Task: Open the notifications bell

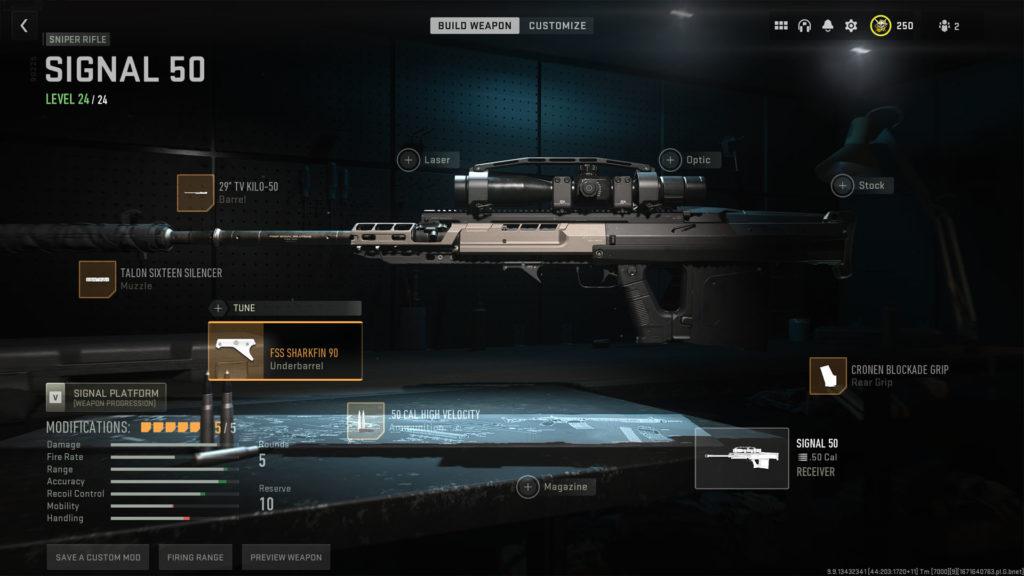Action: tap(828, 26)
